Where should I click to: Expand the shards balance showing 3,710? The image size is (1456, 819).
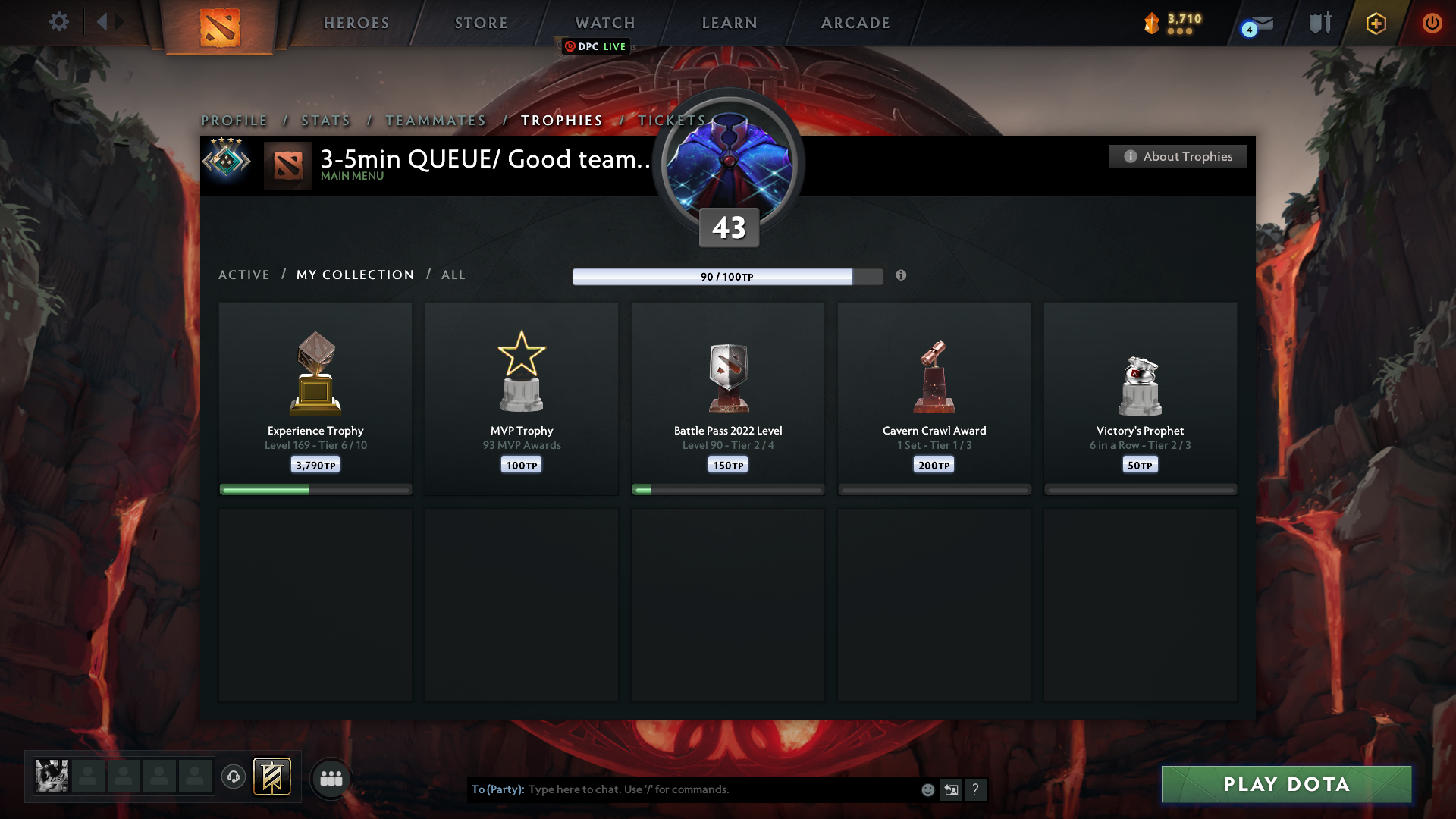coord(1175,24)
